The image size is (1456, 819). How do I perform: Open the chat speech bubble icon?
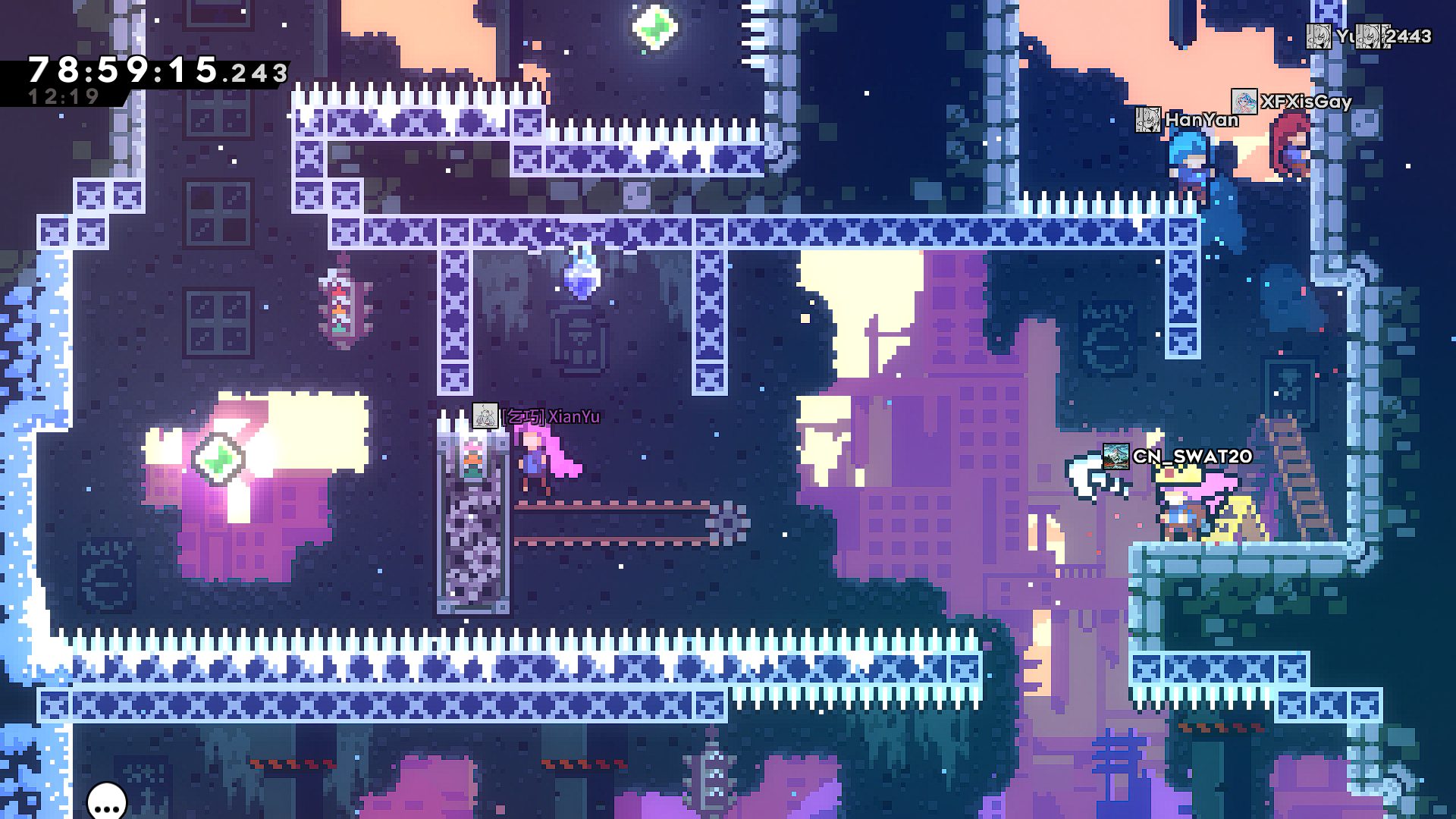[107, 802]
